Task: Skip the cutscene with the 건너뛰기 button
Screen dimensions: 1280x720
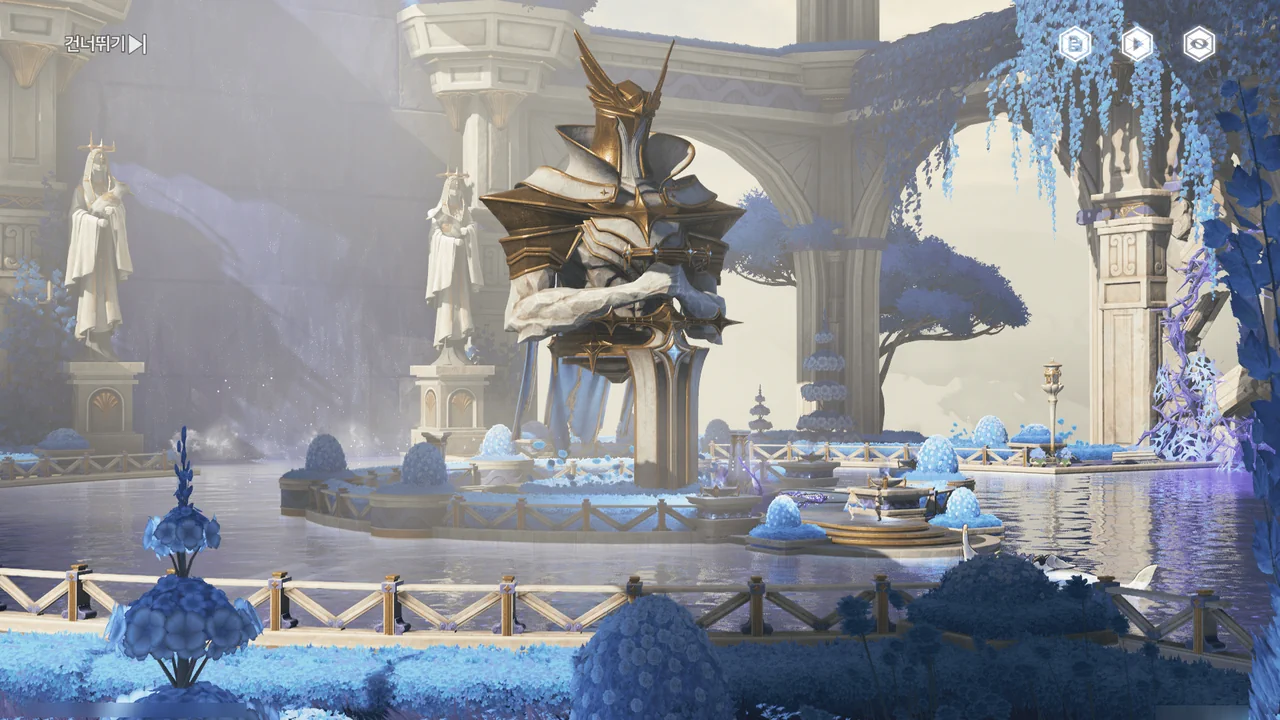Action: pos(105,44)
